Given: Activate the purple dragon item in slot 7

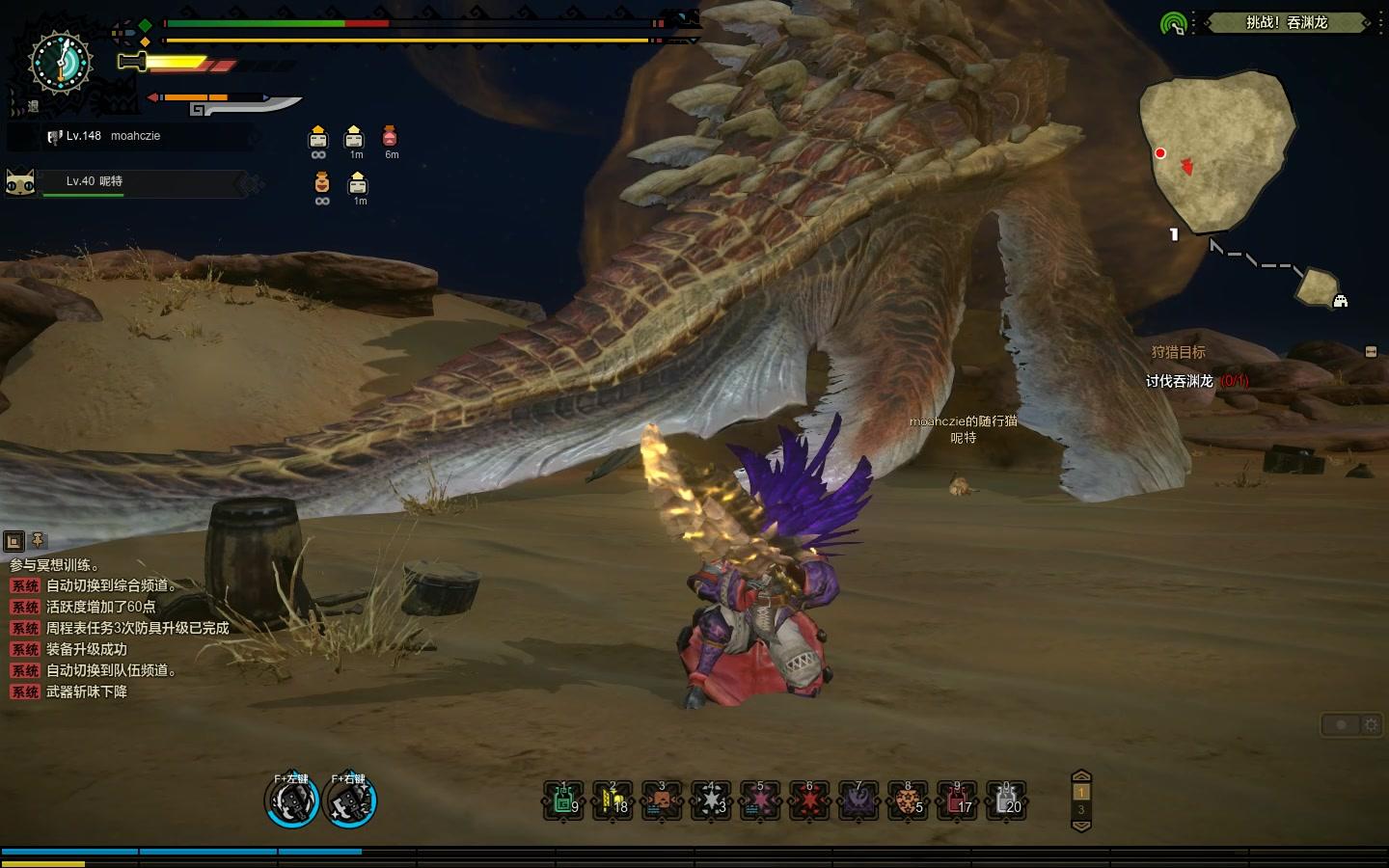Looking at the screenshot, I should click(x=858, y=801).
